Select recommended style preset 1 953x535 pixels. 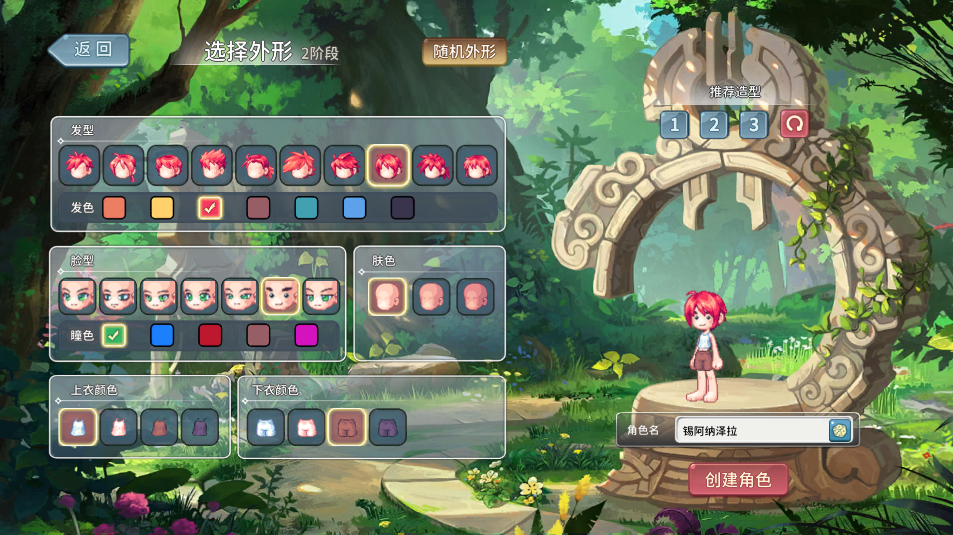[674, 124]
